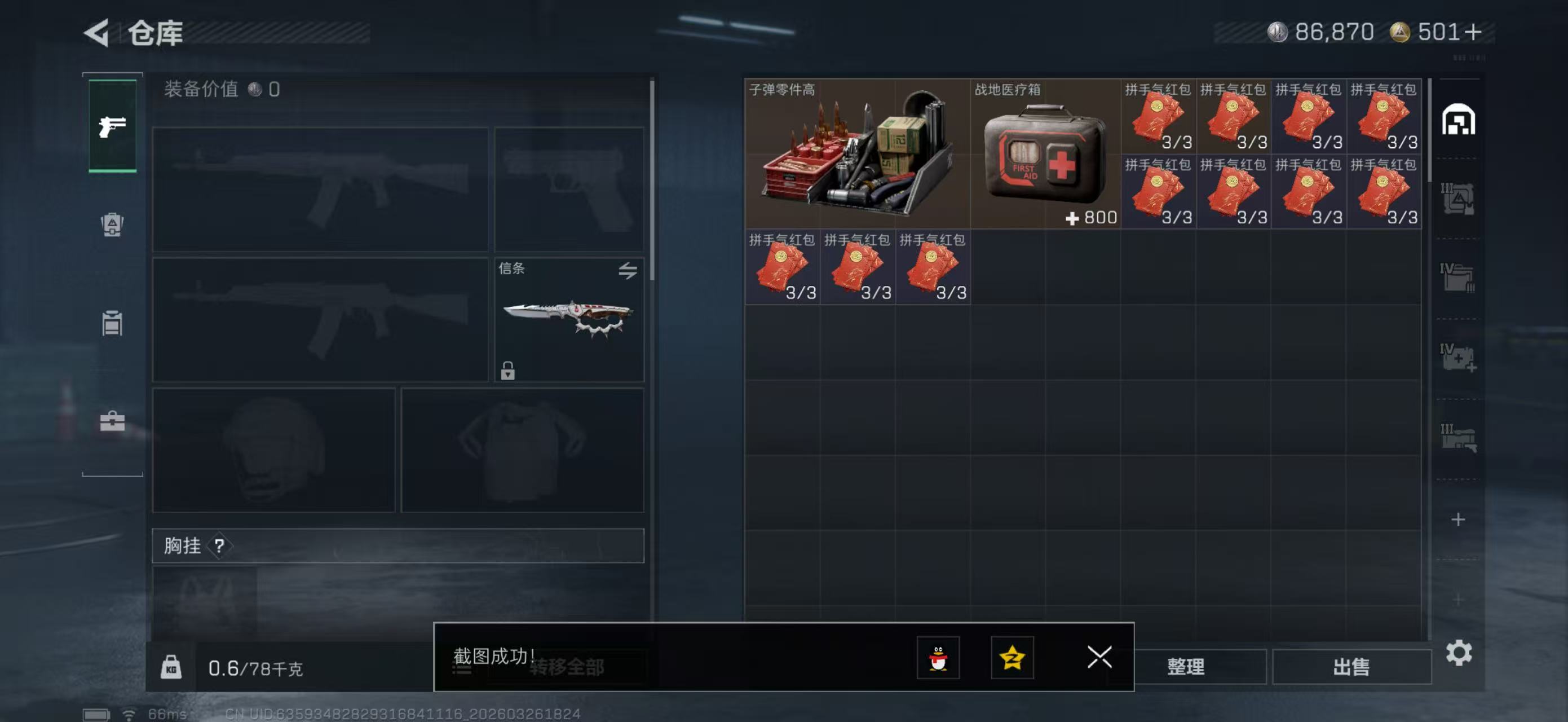The image size is (1568, 722).
Task: Click the plus to add a stash tab
Action: 1459,520
